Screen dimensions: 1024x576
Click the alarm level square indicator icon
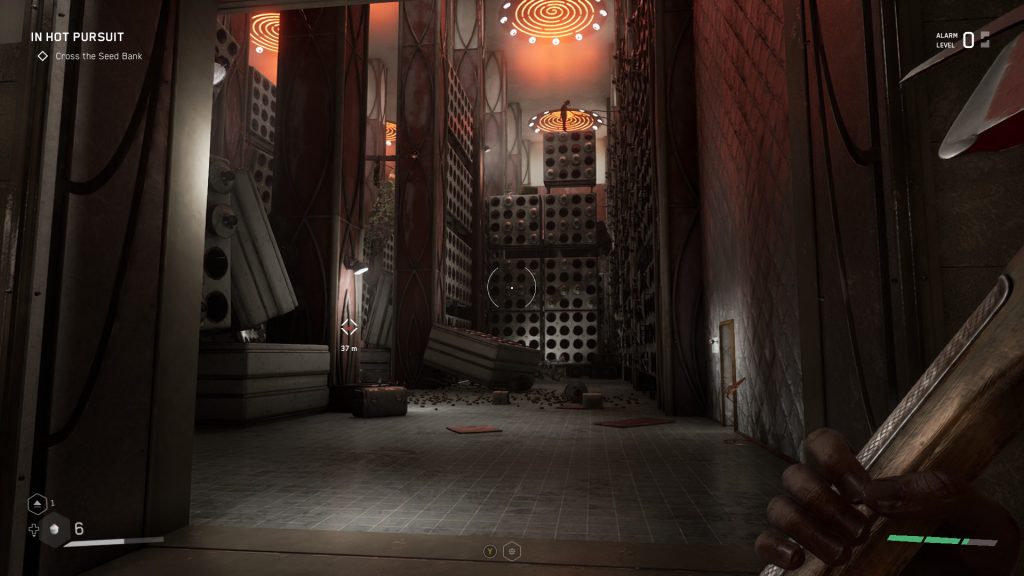point(984,39)
